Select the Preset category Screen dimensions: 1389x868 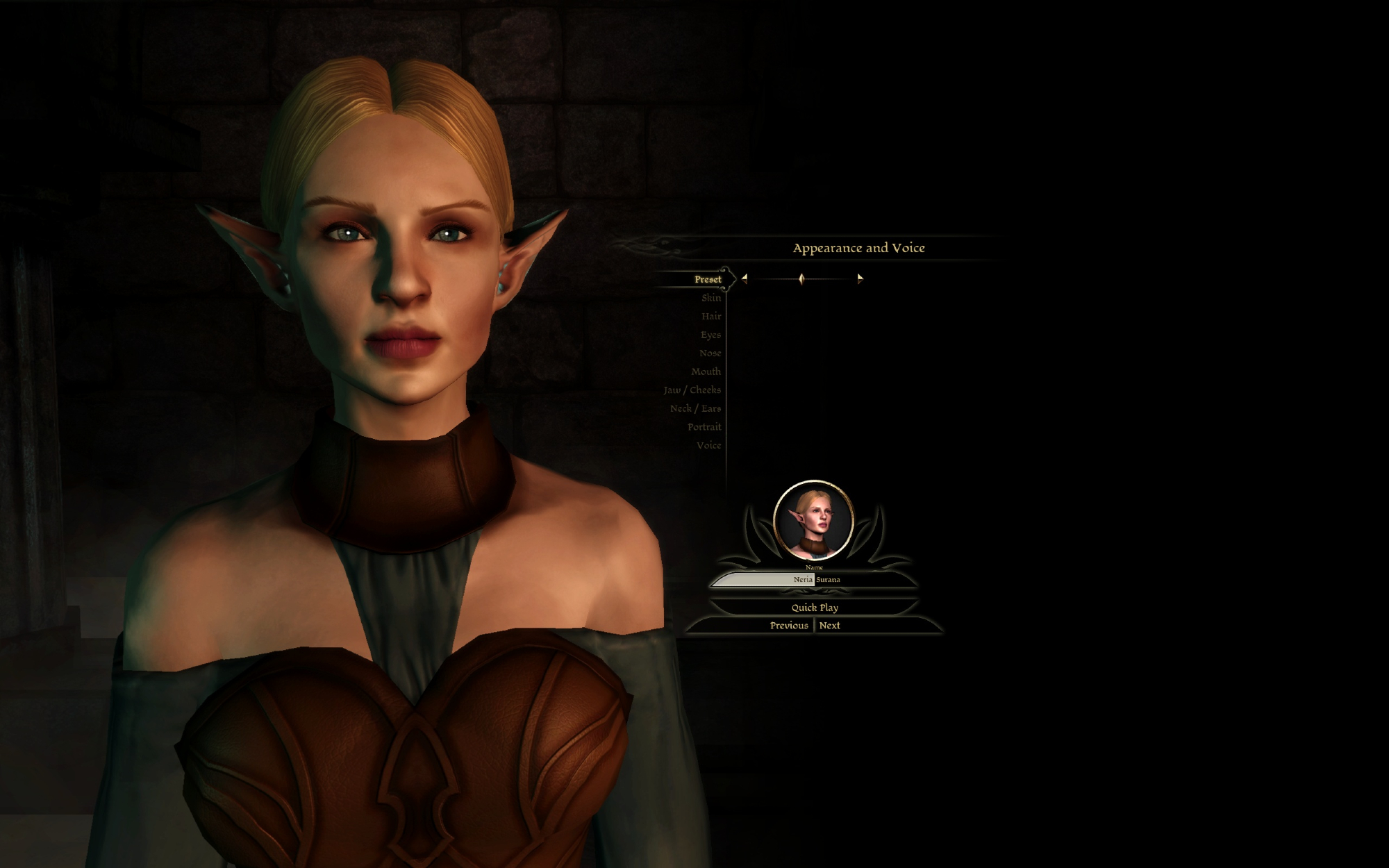click(708, 279)
